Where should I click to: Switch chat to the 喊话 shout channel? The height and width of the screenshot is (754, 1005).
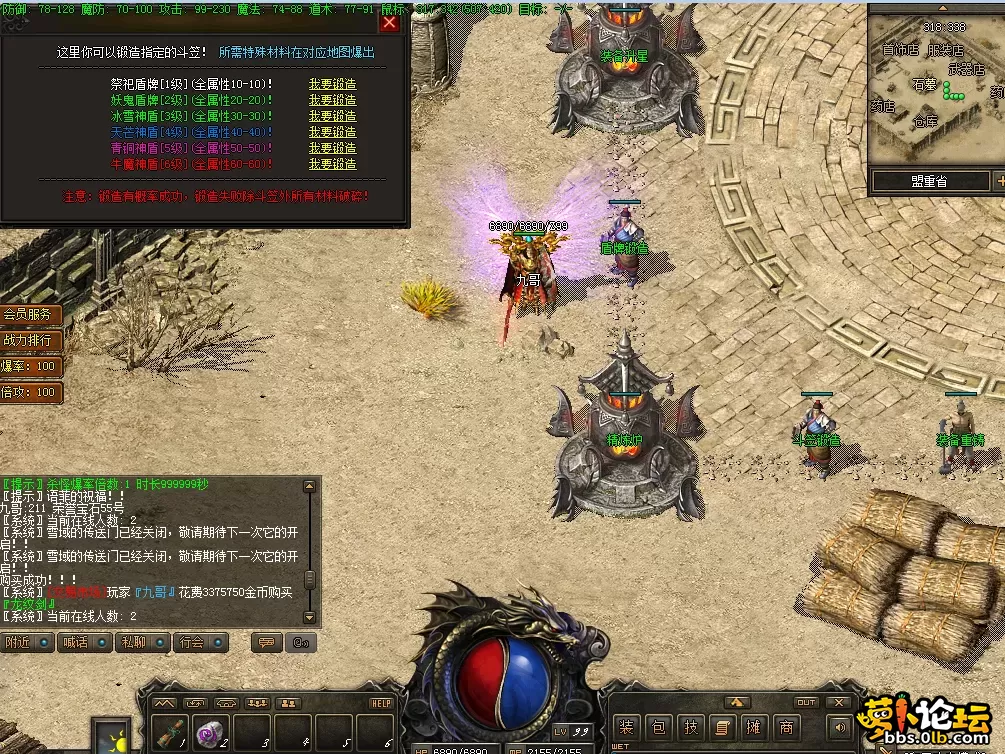tap(84, 643)
